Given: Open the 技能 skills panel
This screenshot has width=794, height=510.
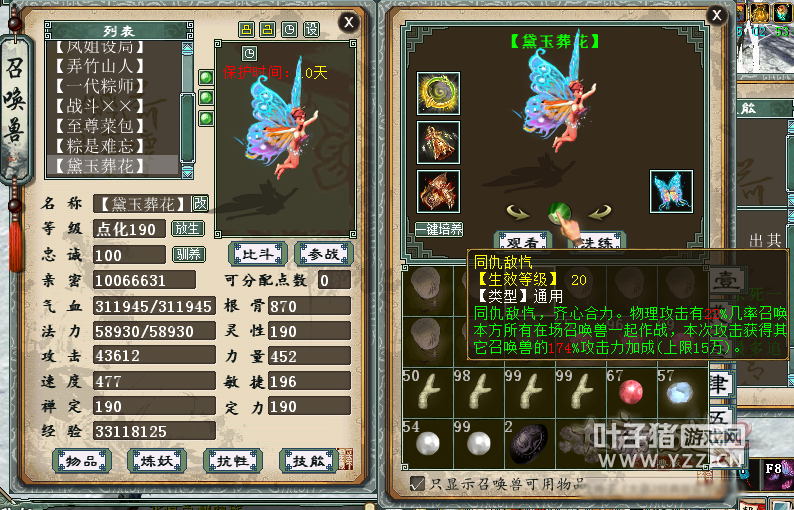Looking at the screenshot, I should 307,459.
